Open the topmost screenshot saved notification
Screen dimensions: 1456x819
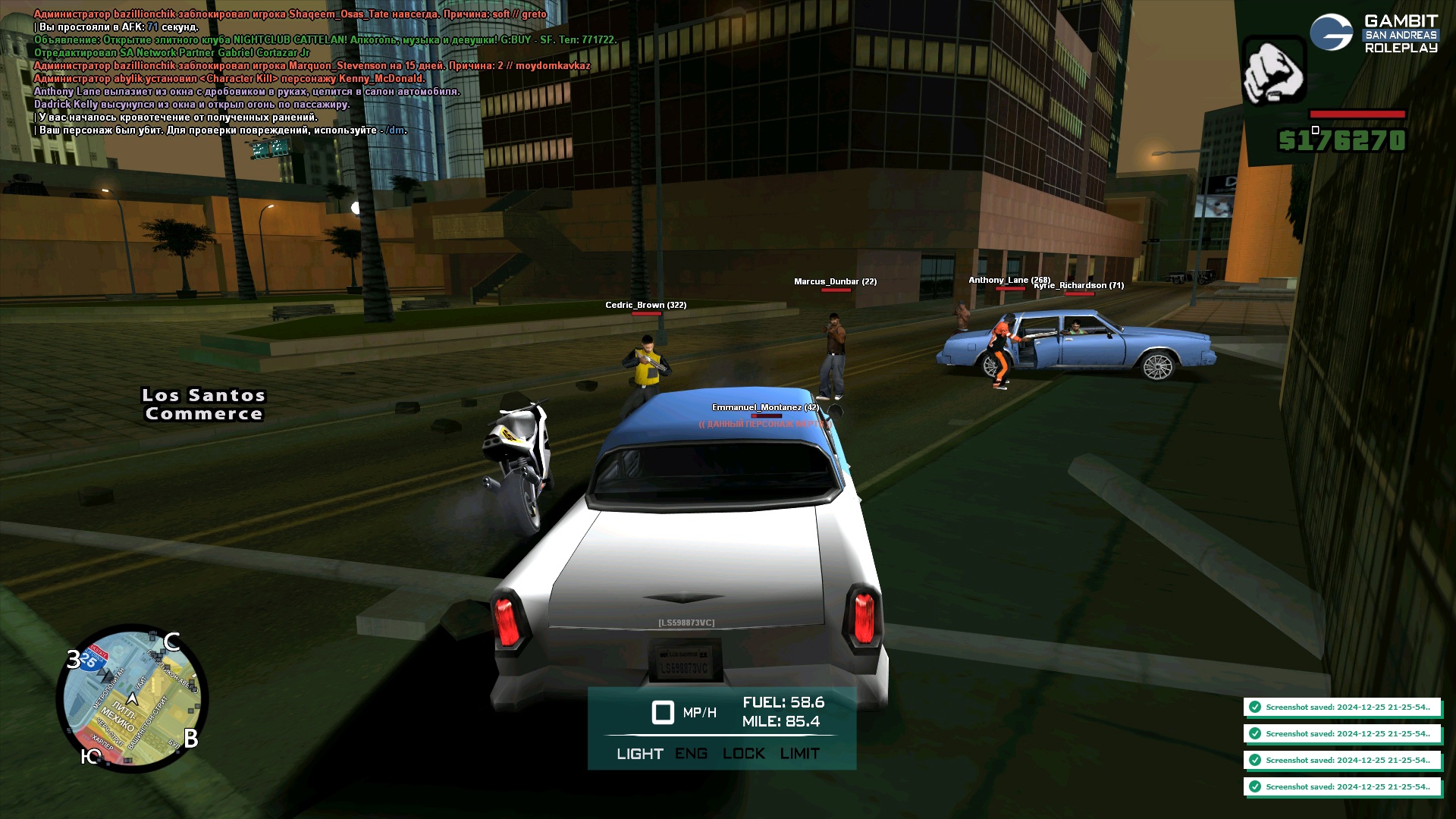click(x=1341, y=708)
